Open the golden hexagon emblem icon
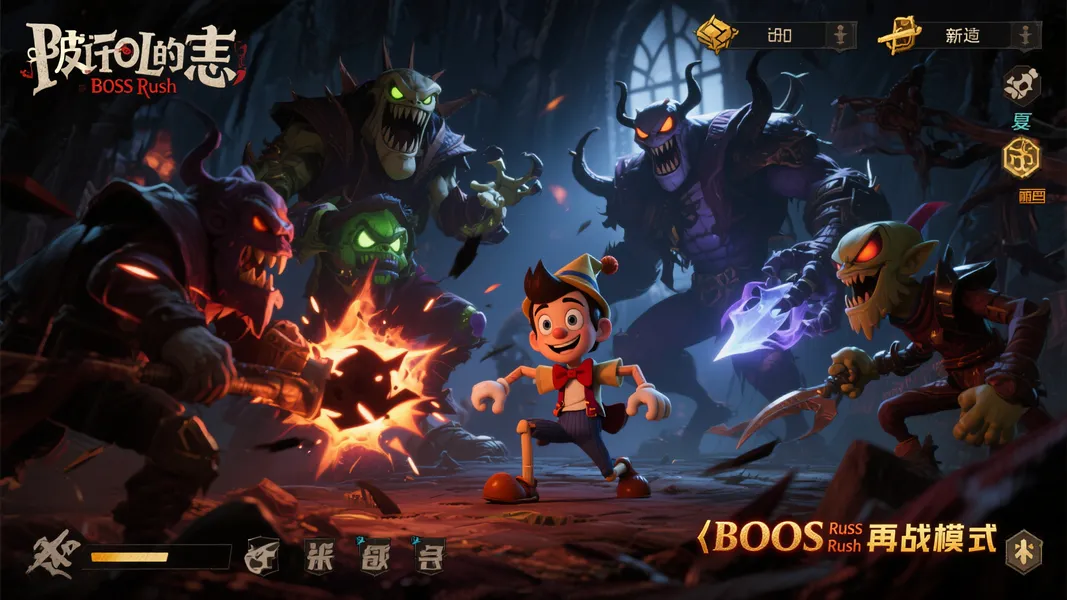The width and height of the screenshot is (1067, 600). tap(1021, 156)
